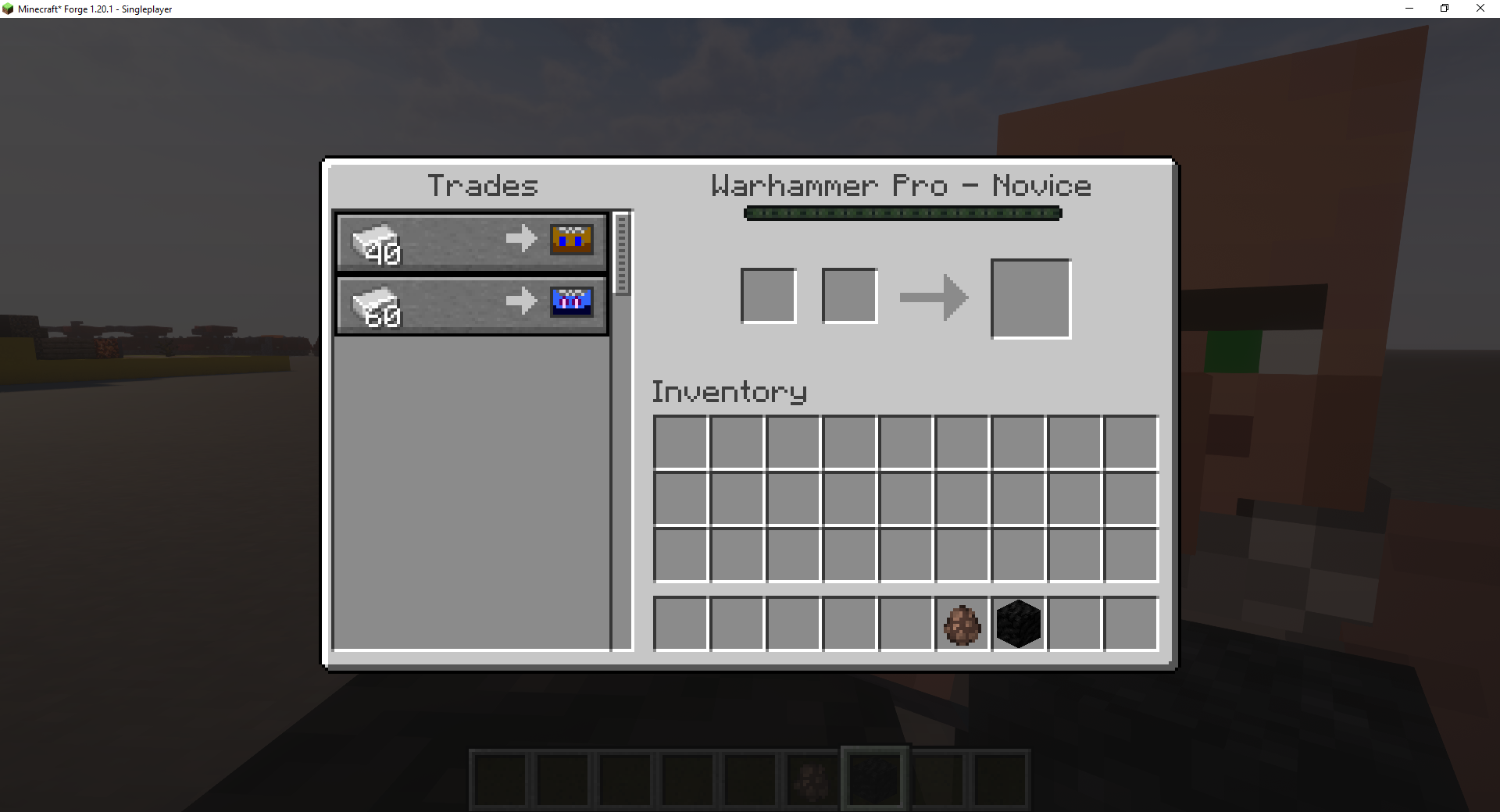Click the top-left empty inventory slot
This screenshot has height=812, width=1500.
679,442
